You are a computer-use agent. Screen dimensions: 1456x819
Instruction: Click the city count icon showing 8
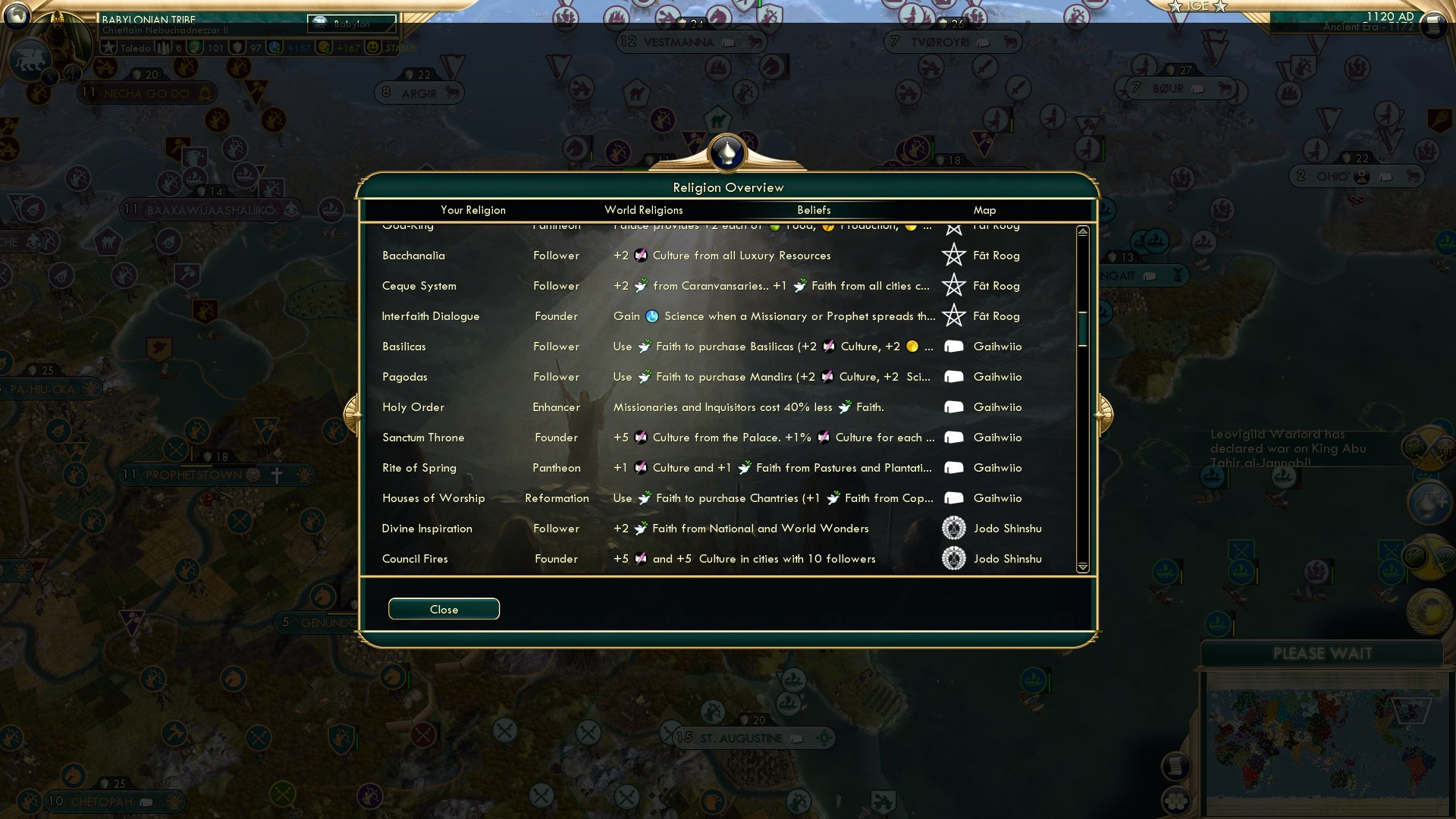click(x=165, y=47)
